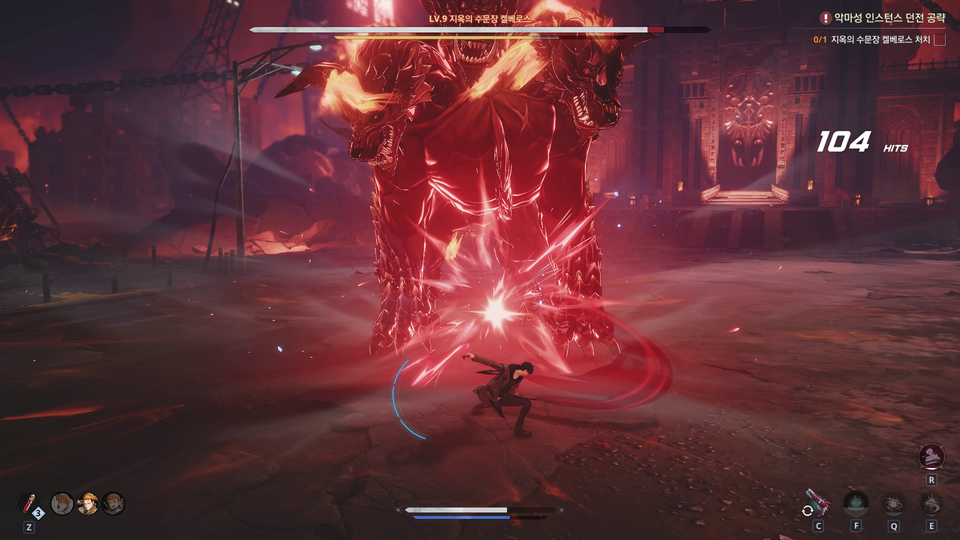Choose the archer party member portrait
The width and height of the screenshot is (960, 540).
(x=113, y=503)
